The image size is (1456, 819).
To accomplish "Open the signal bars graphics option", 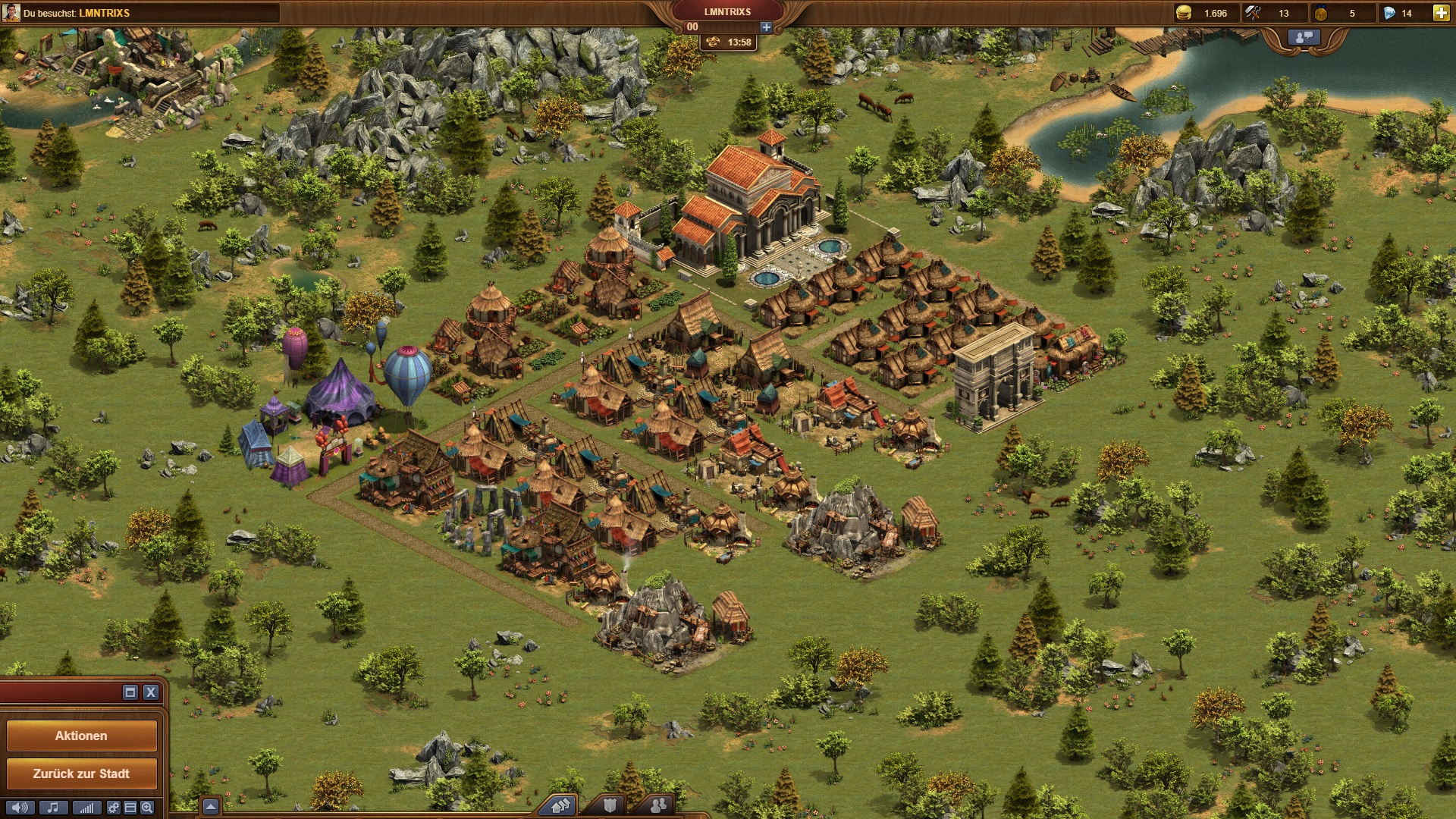I will coord(86,808).
